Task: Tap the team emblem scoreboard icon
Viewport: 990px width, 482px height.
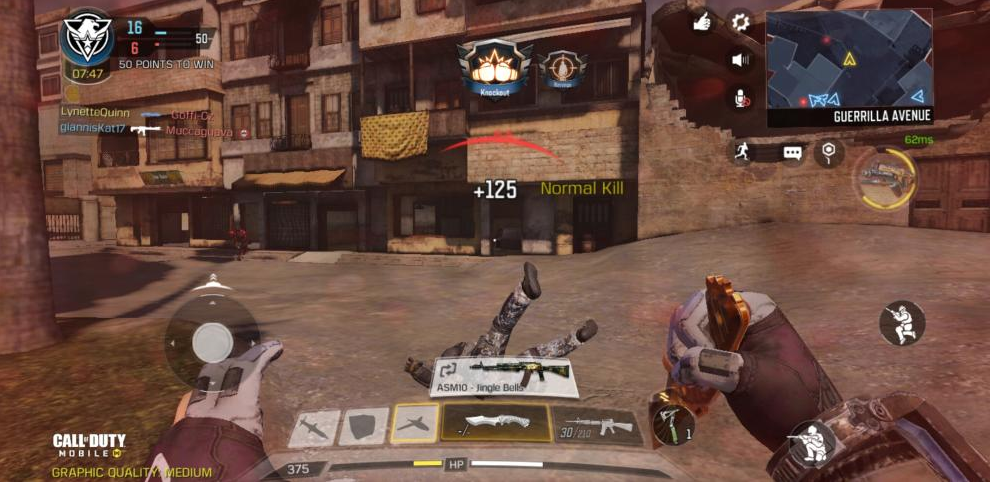Action: point(86,38)
